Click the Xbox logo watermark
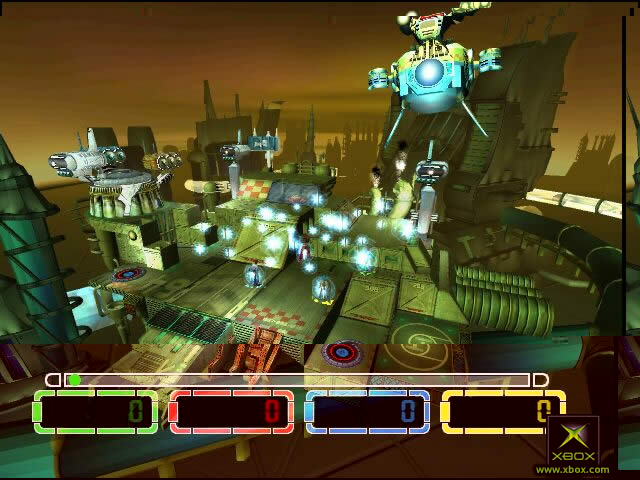640x480 pixels. 572,443
